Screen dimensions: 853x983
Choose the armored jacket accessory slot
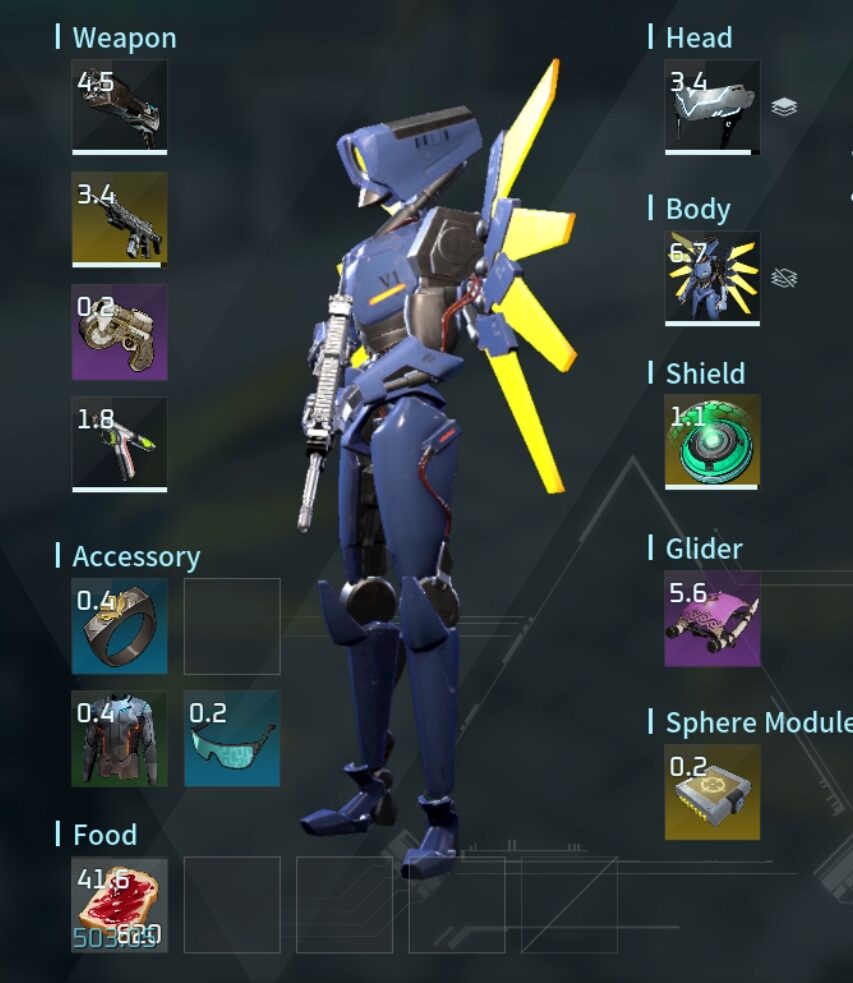[x=119, y=738]
